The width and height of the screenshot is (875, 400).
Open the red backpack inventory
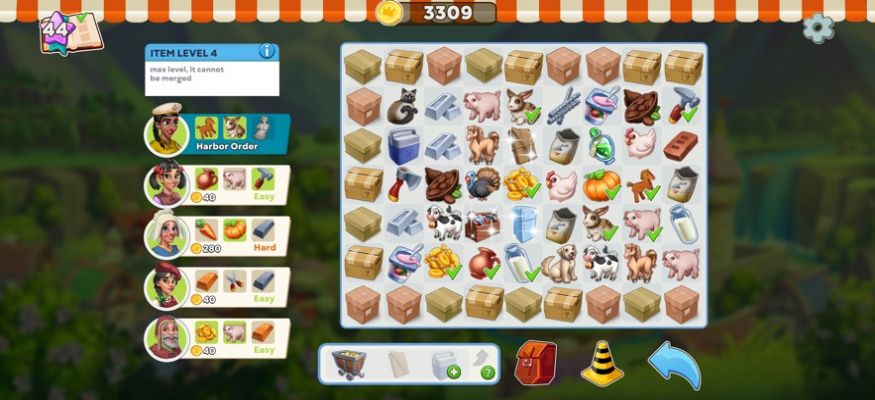(536, 362)
